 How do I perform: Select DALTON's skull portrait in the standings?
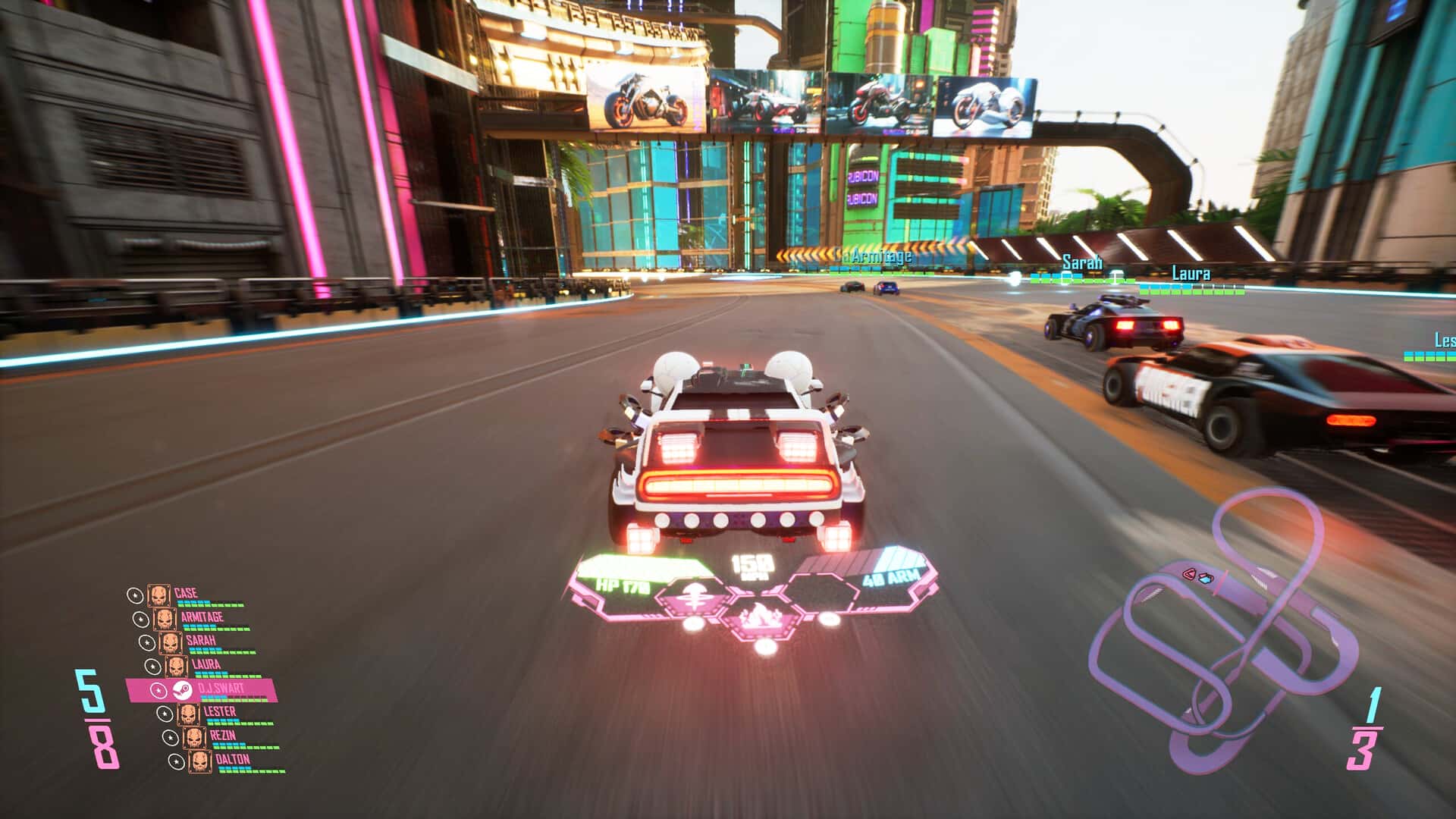click(x=199, y=761)
